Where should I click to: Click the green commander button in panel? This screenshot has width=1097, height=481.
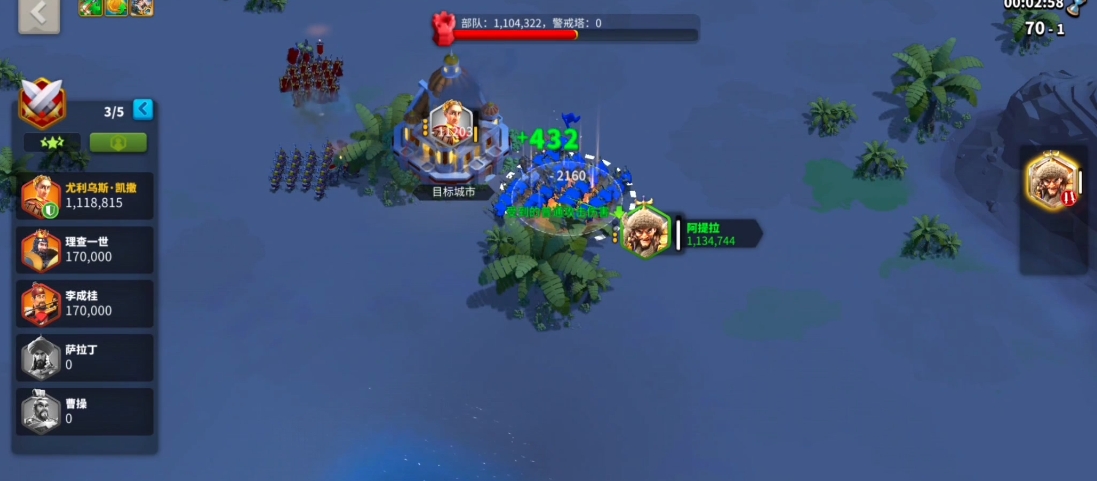118,143
